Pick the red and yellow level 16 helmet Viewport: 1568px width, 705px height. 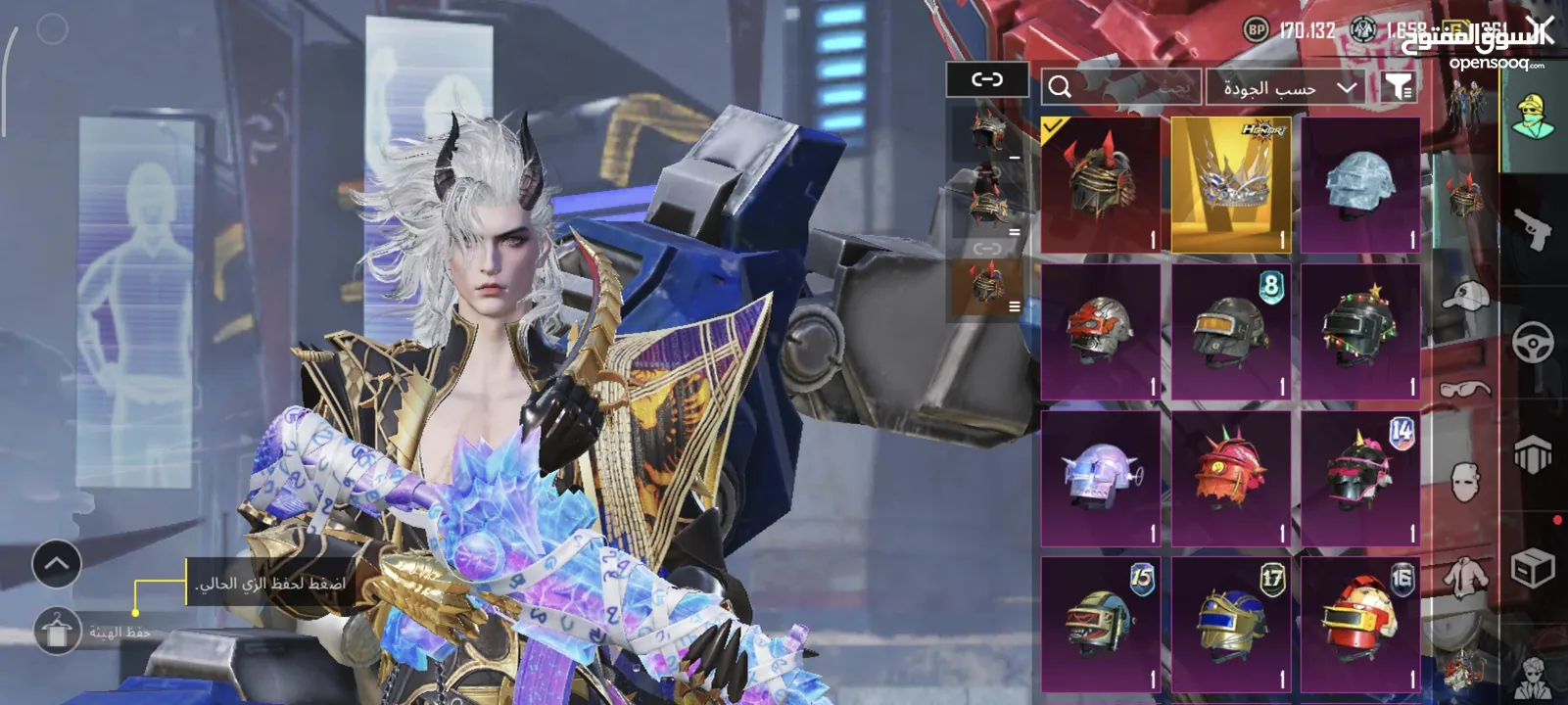point(1360,624)
